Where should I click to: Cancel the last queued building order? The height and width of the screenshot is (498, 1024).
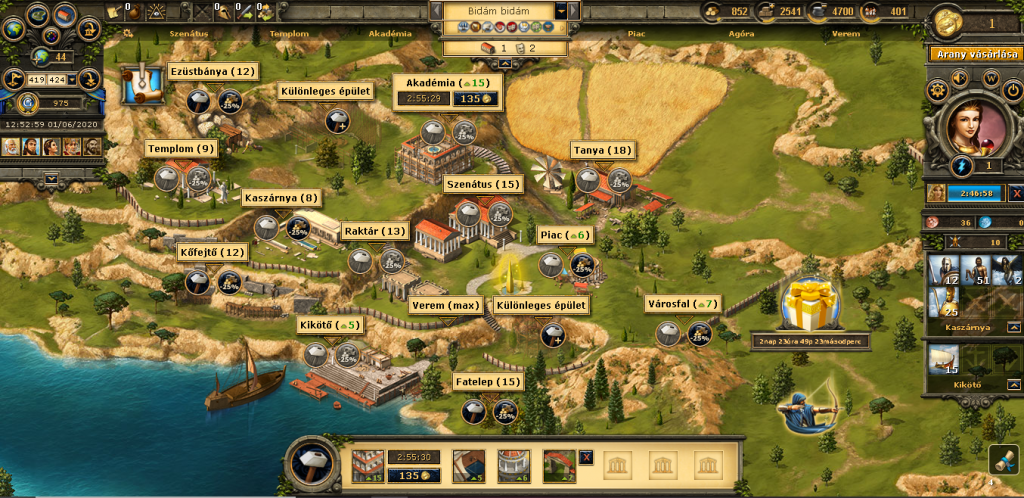pyautogui.click(x=586, y=457)
